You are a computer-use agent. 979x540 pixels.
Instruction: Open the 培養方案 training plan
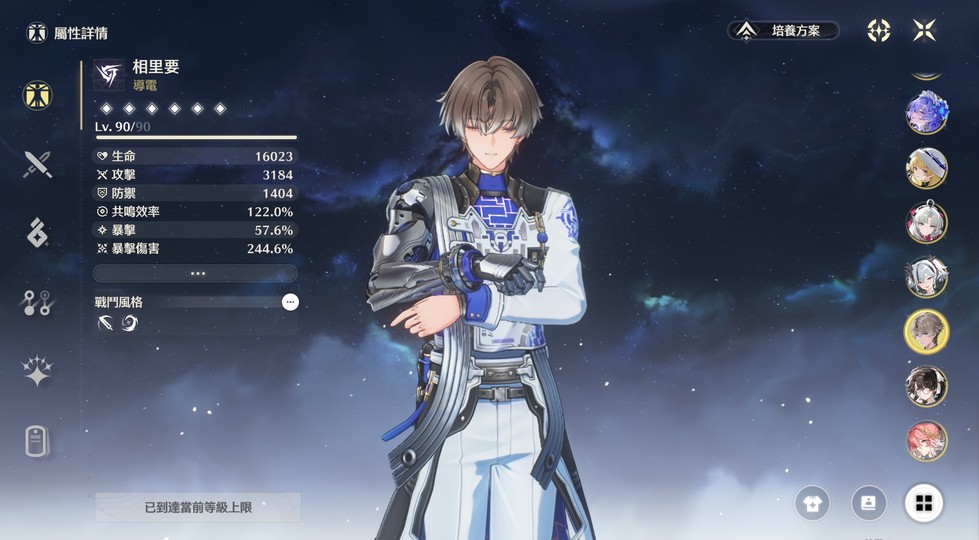coord(783,31)
